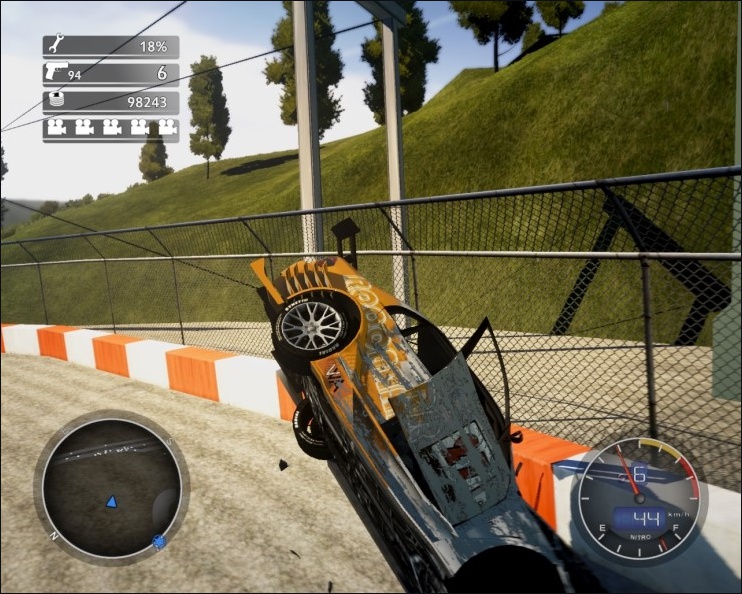
Task: Click the circular minimap
Action: click(111, 487)
